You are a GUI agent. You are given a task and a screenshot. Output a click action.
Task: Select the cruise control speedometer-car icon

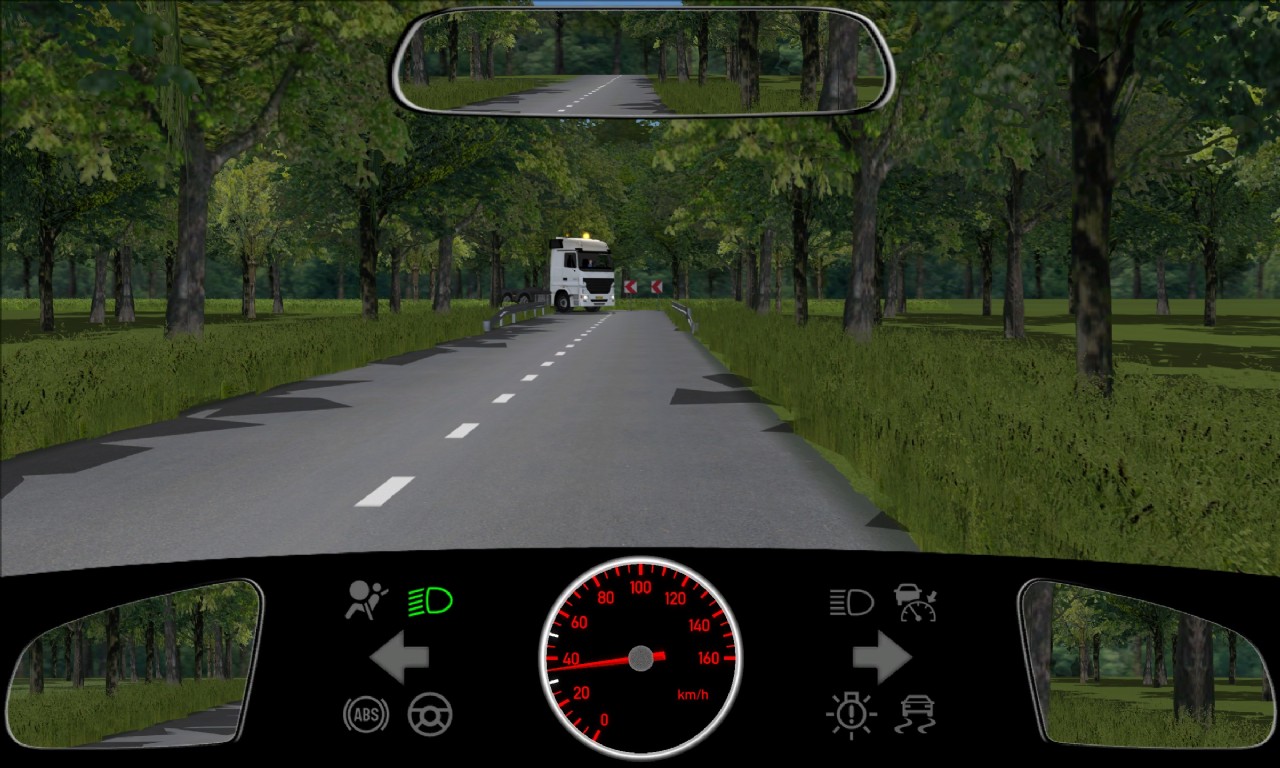[915, 602]
